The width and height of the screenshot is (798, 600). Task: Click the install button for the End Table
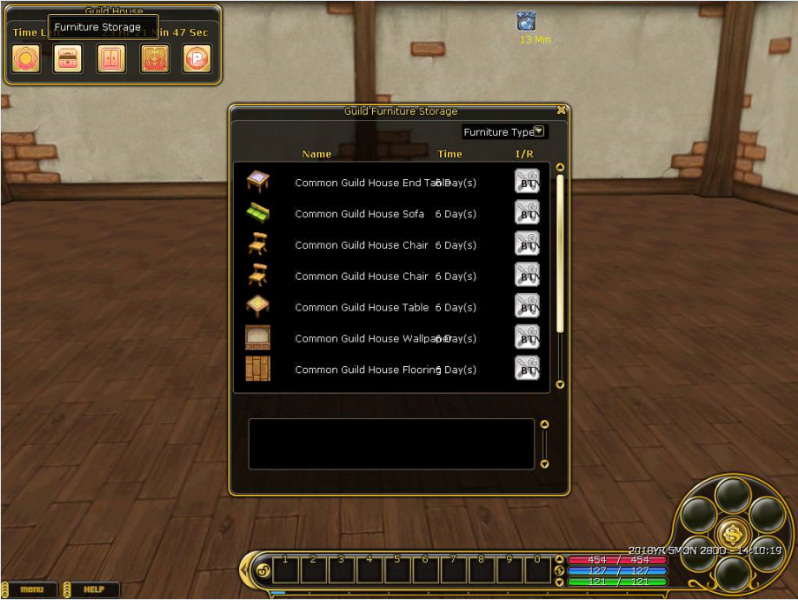pos(527,181)
